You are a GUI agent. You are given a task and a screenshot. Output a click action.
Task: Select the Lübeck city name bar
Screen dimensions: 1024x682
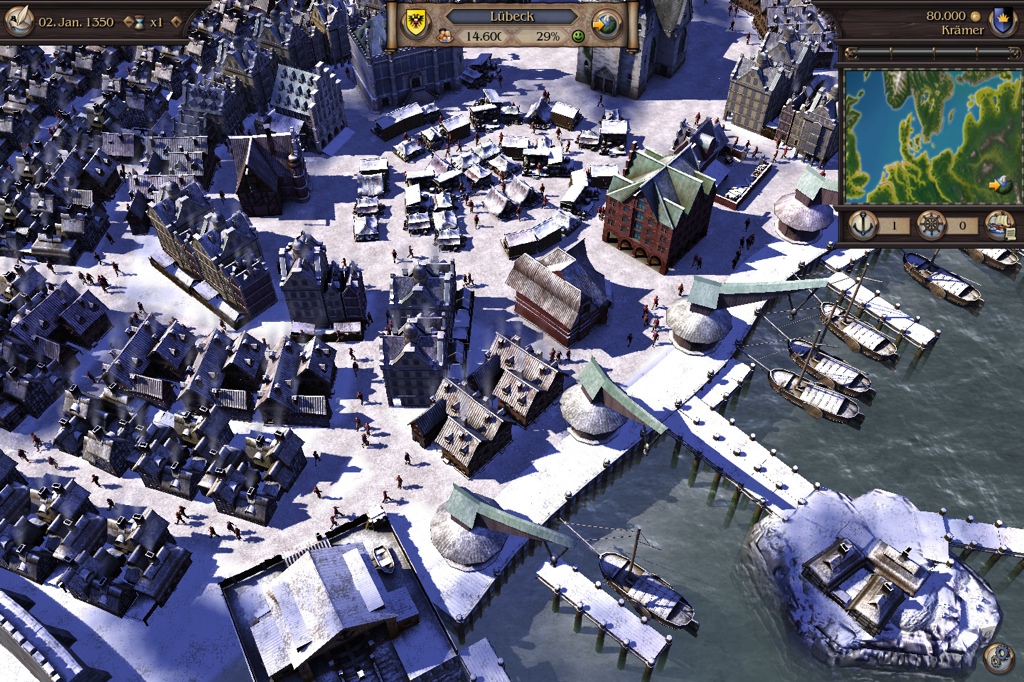[x=511, y=17]
